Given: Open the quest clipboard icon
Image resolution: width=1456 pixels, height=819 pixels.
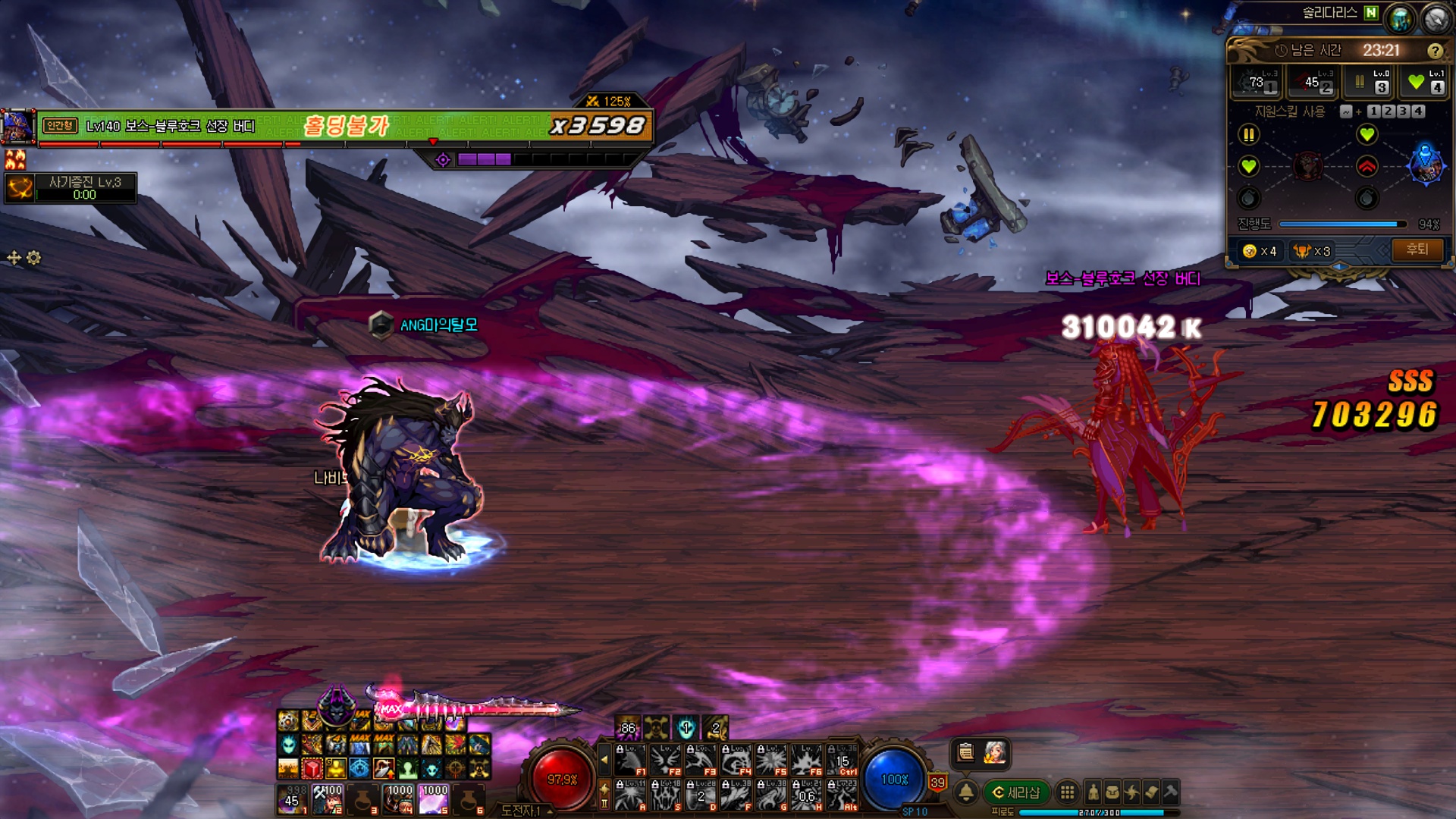Looking at the screenshot, I should (965, 752).
